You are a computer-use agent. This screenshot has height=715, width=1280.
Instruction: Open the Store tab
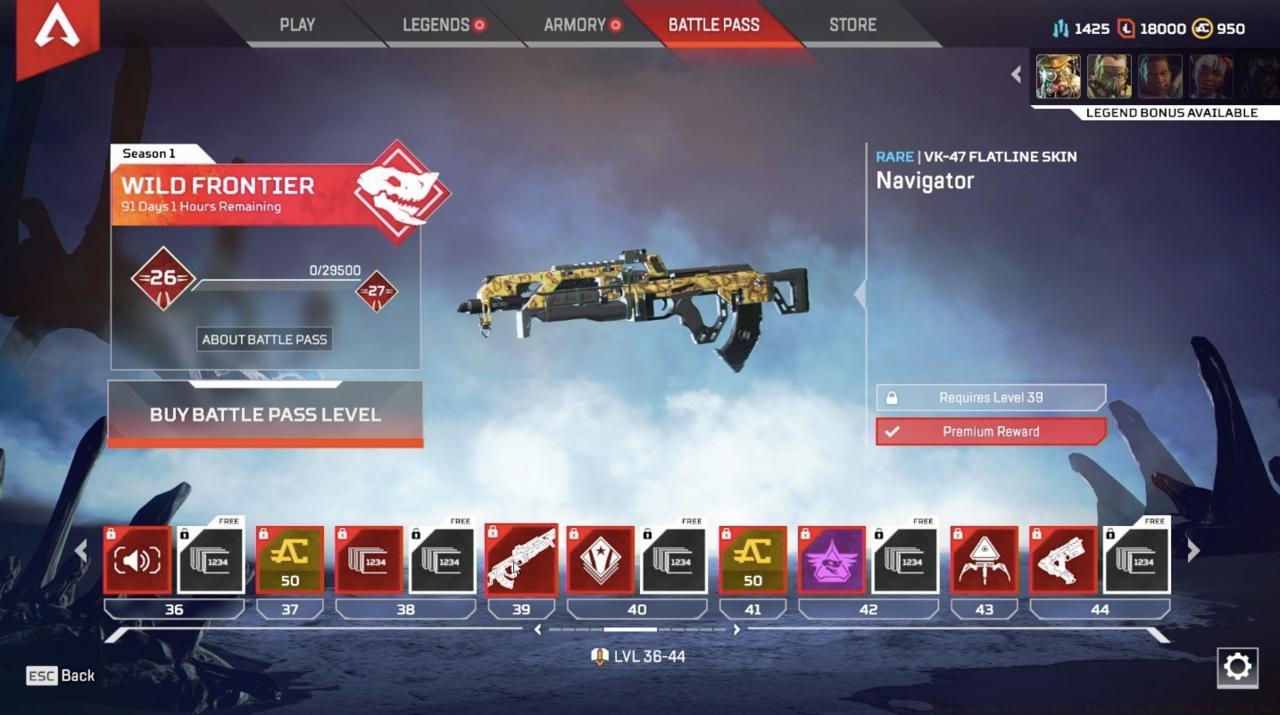pos(852,25)
